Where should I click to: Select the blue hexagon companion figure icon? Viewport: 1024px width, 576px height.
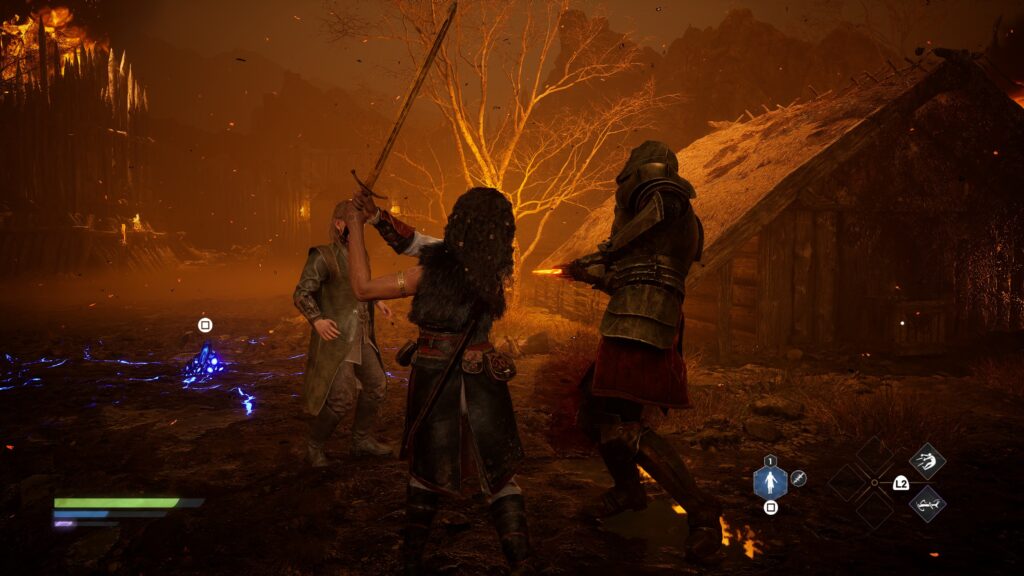(770, 483)
